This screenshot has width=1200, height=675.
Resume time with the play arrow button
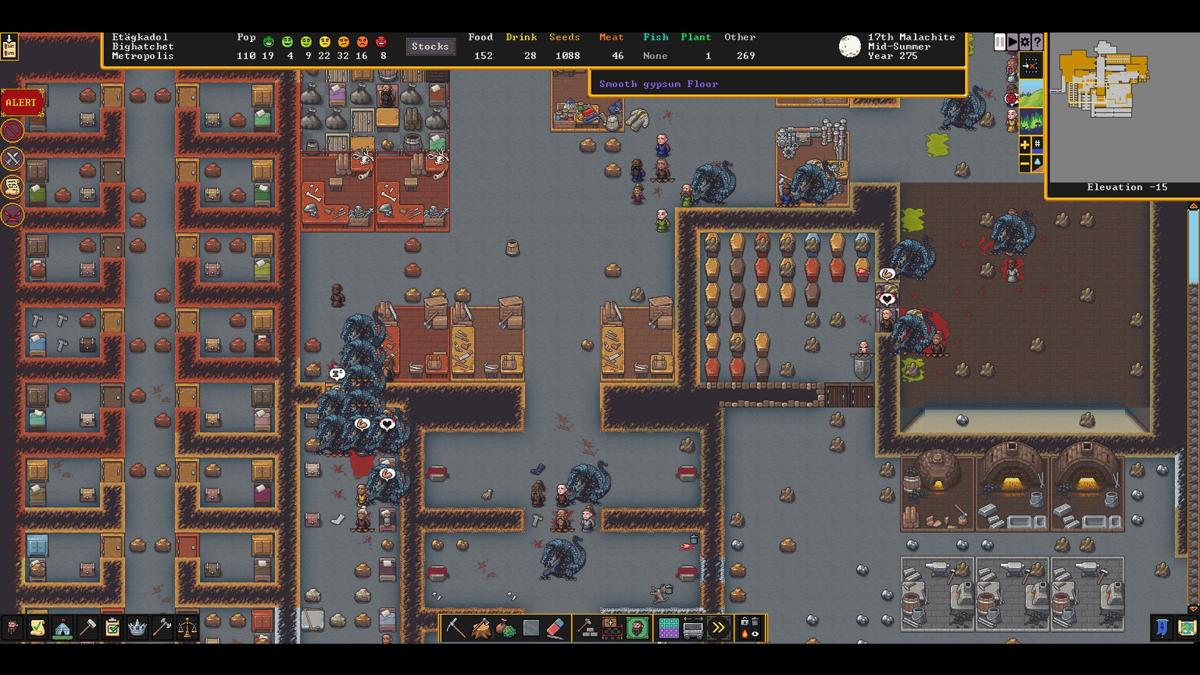pyautogui.click(x=1012, y=42)
